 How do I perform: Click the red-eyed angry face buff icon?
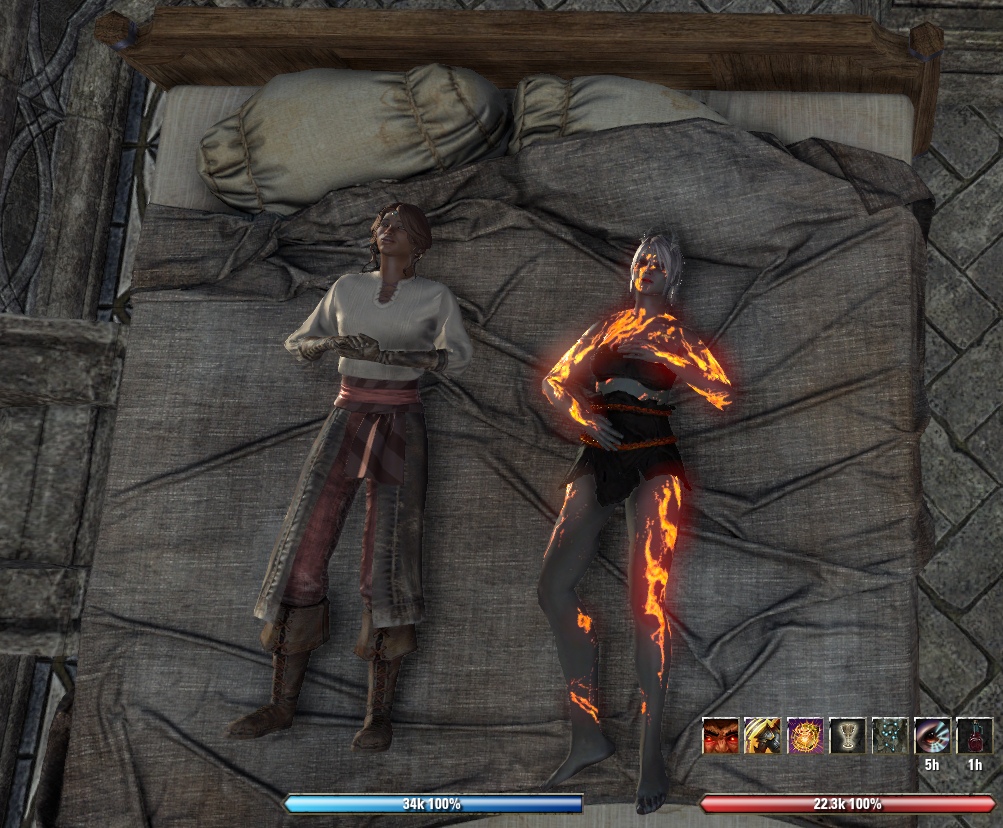pyautogui.click(x=720, y=736)
